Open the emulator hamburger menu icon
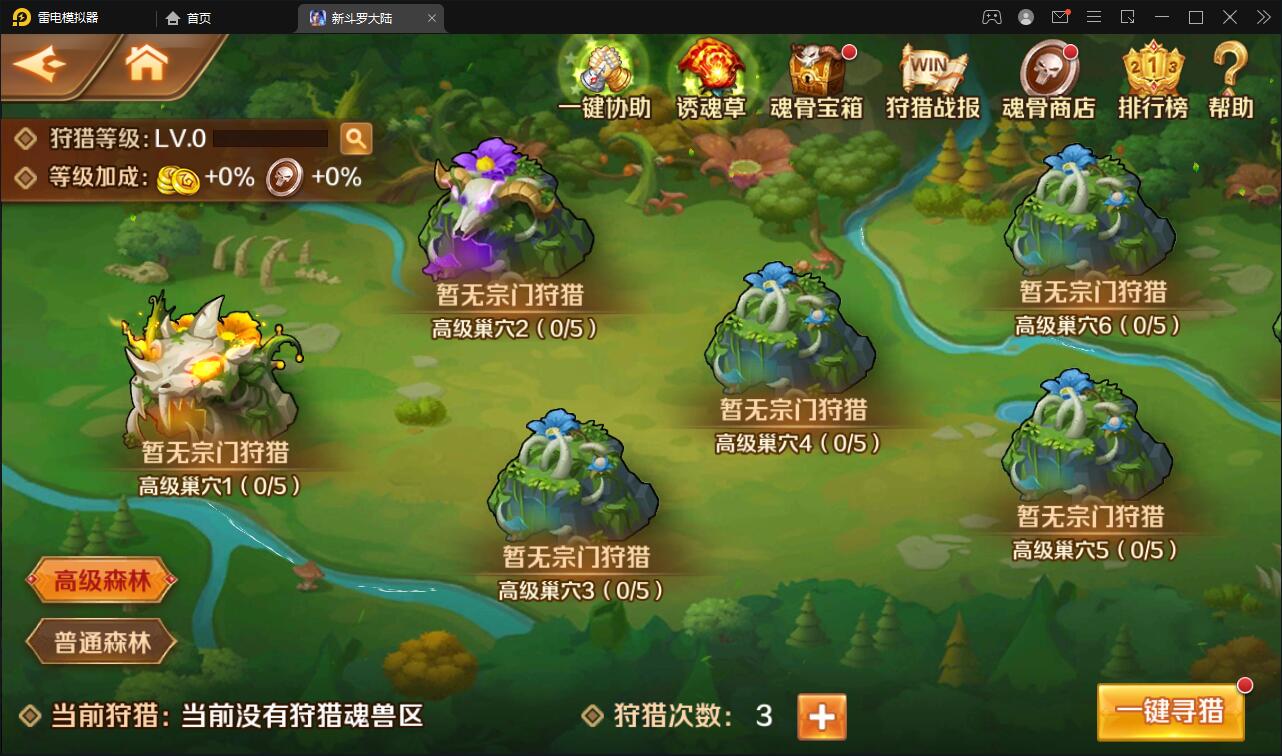1282x756 pixels. coord(1095,16)
